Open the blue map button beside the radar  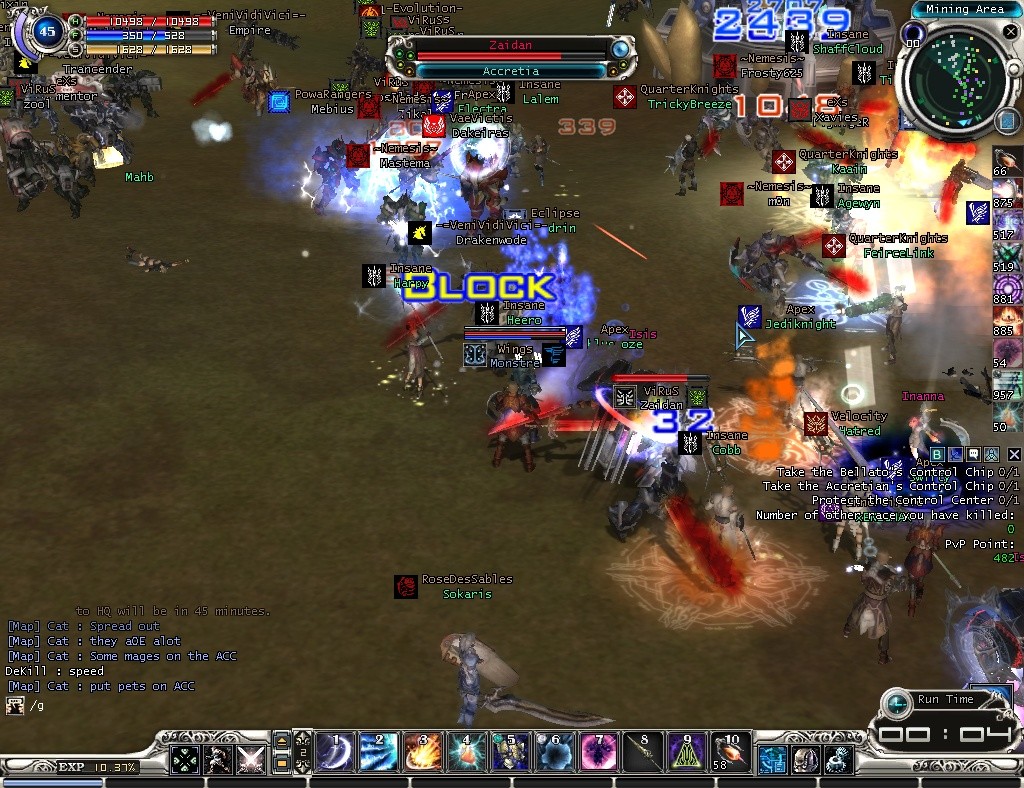[x=1008, y=121]
